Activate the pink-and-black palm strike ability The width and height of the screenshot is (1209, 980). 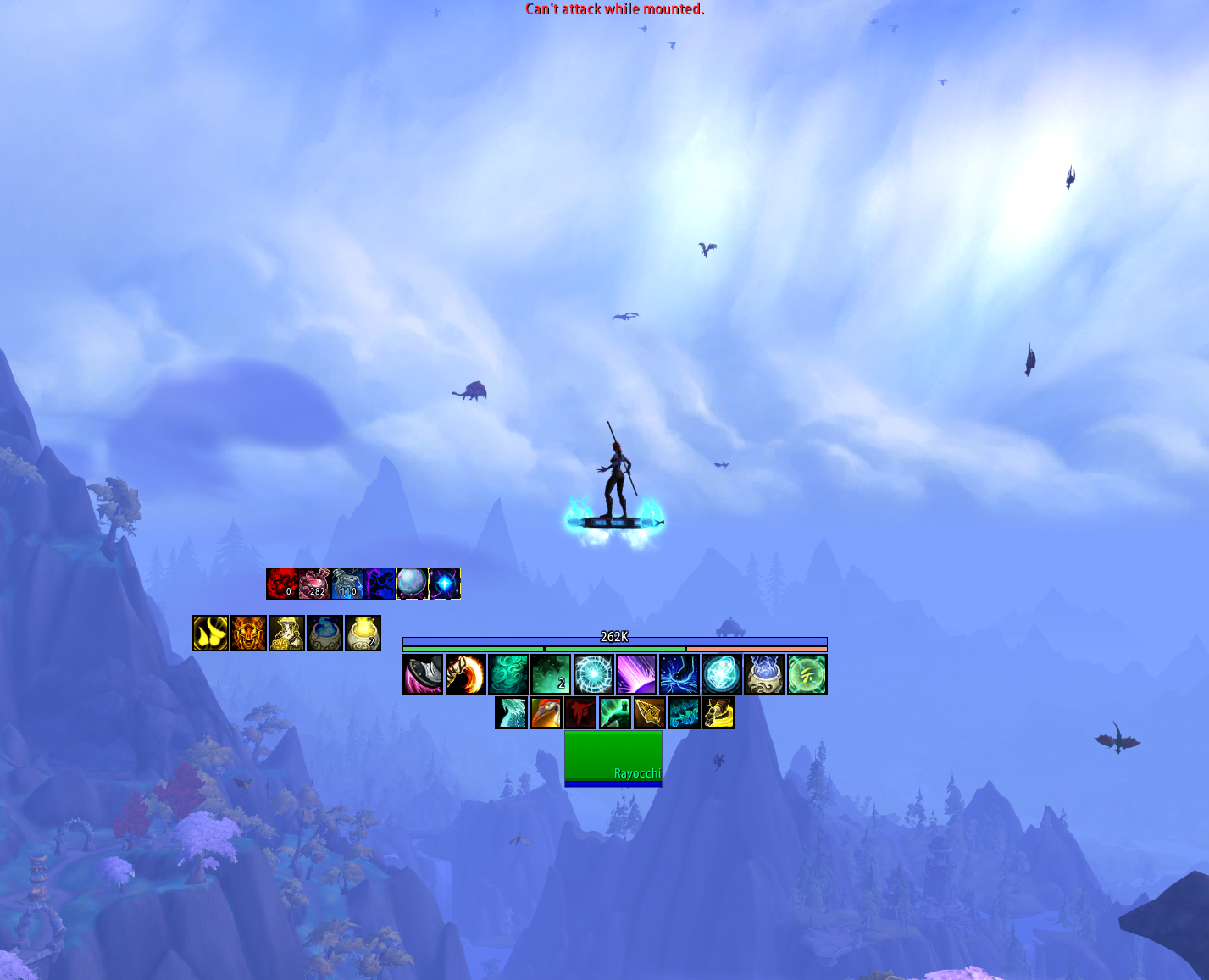tap(423, 674)
